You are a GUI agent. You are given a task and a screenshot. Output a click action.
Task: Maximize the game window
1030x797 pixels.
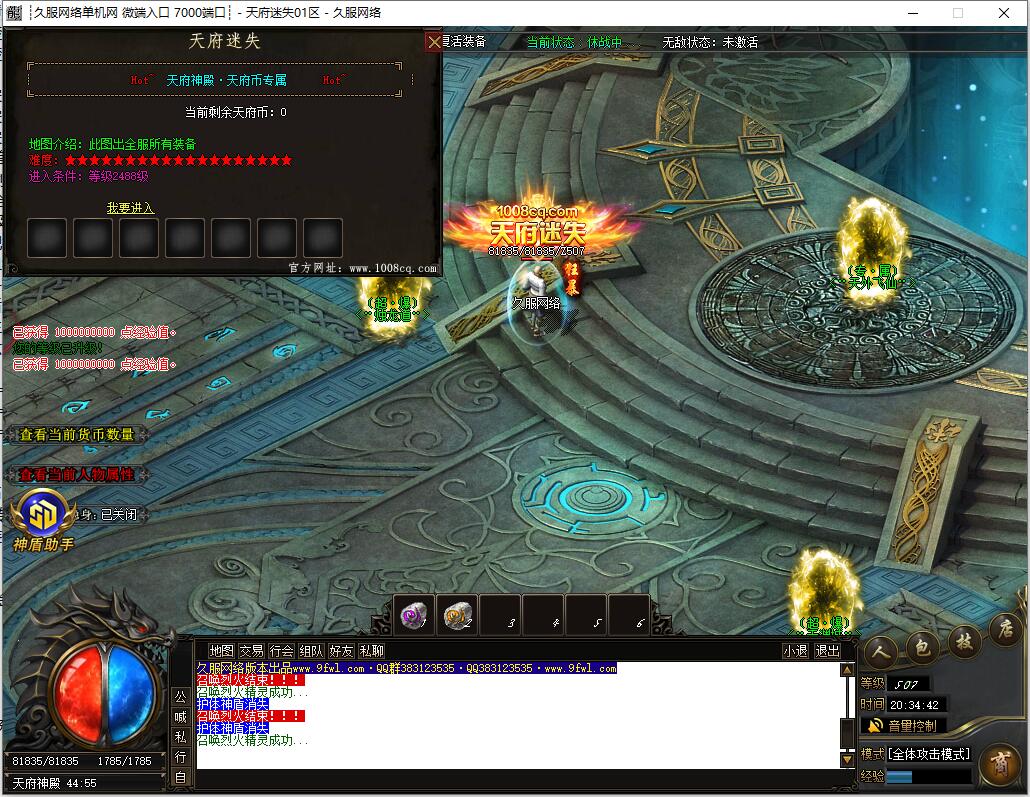click(x=957, y=13)
